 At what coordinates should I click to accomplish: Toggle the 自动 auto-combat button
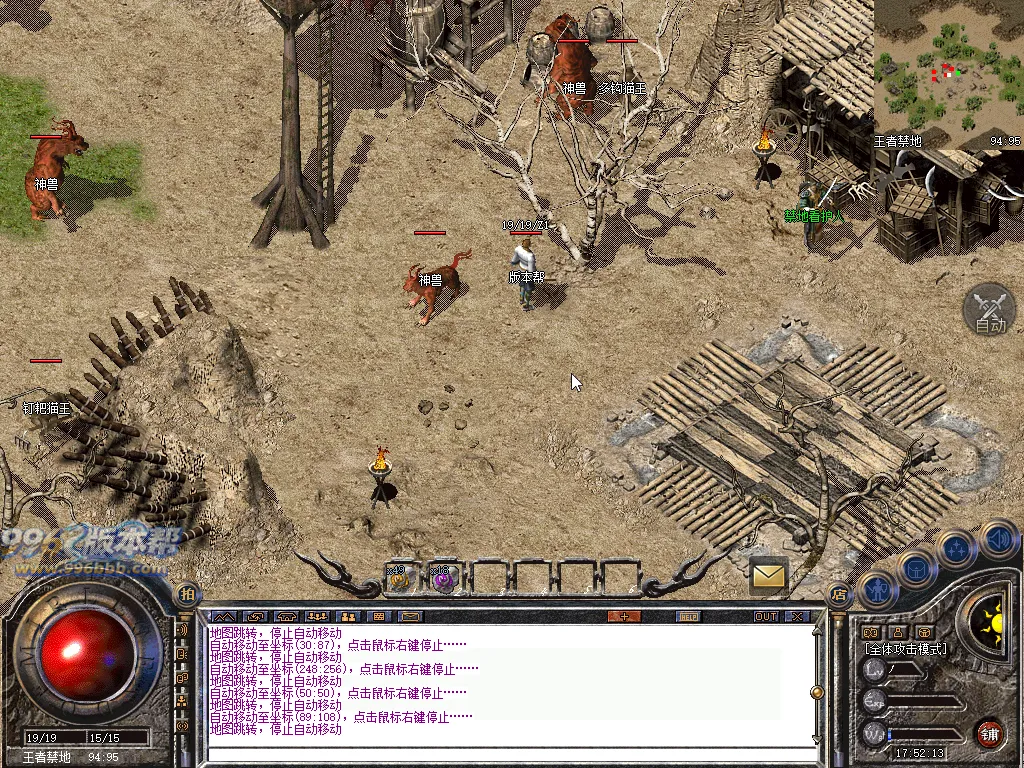pos(988,310)
